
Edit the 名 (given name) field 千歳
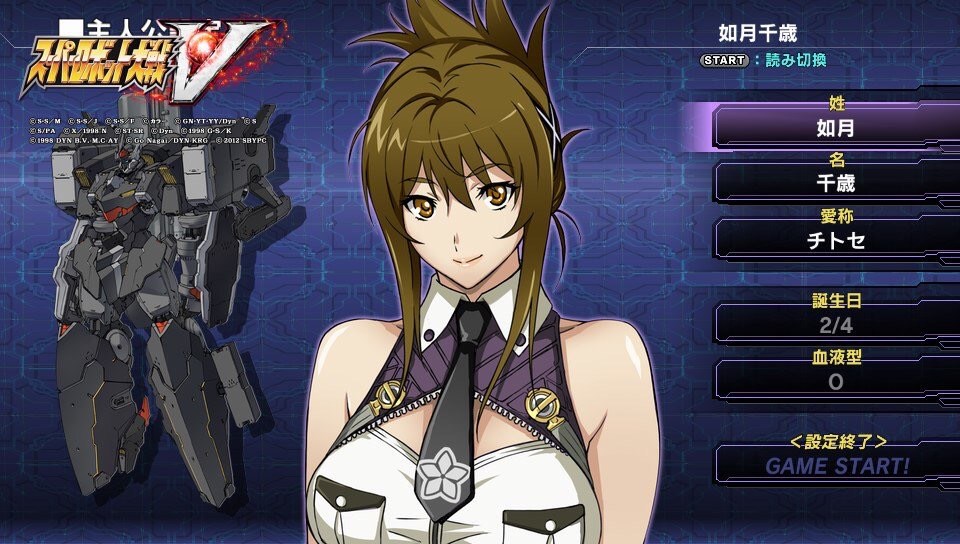(836, 184)
